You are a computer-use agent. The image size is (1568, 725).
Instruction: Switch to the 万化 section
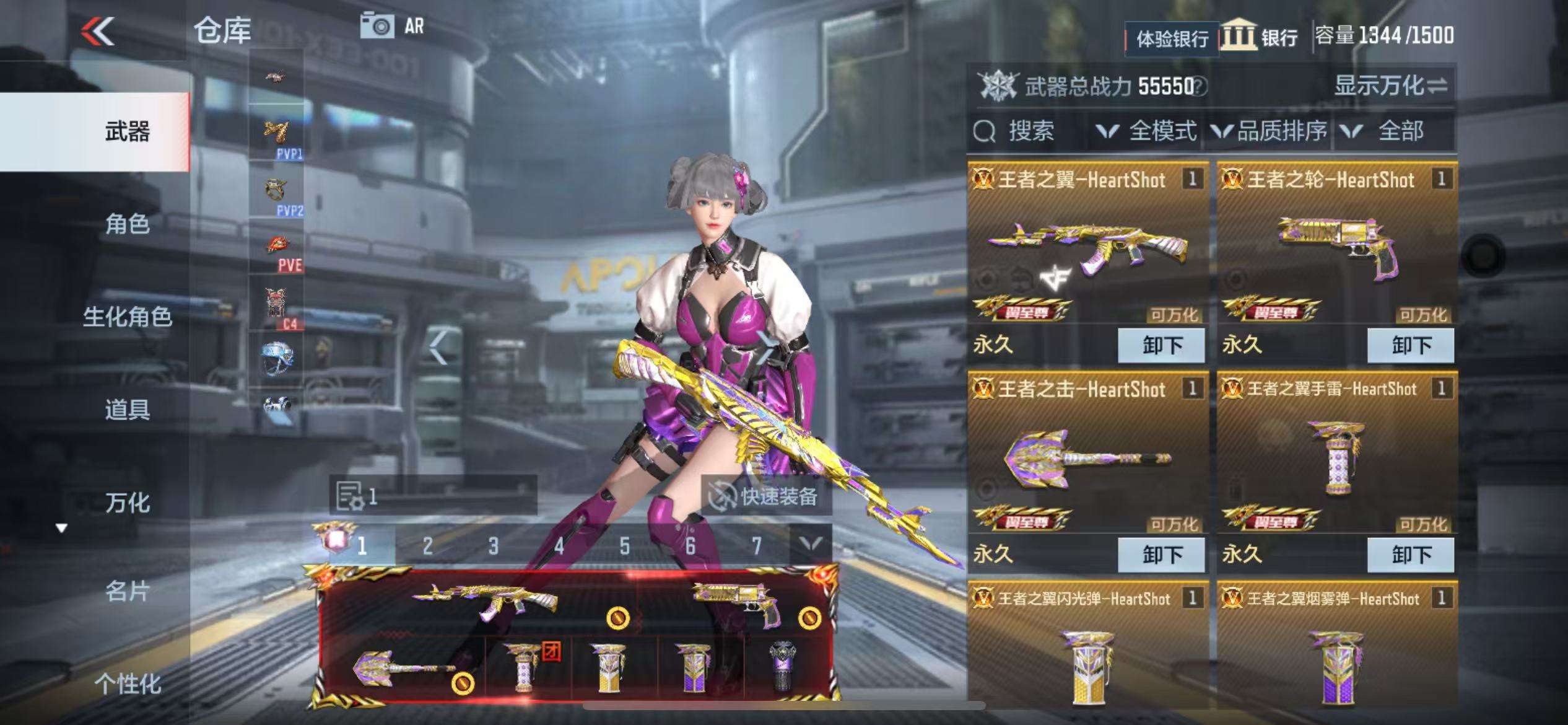coord(127,503)
